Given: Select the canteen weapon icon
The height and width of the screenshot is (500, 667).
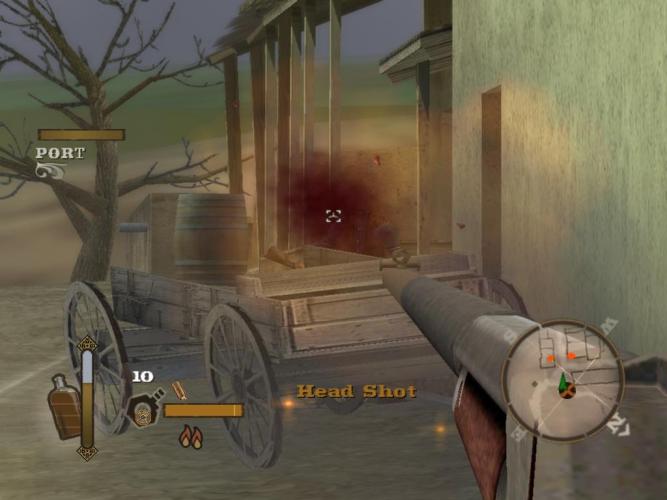Looking at the screenshot, I should (142, 409).
